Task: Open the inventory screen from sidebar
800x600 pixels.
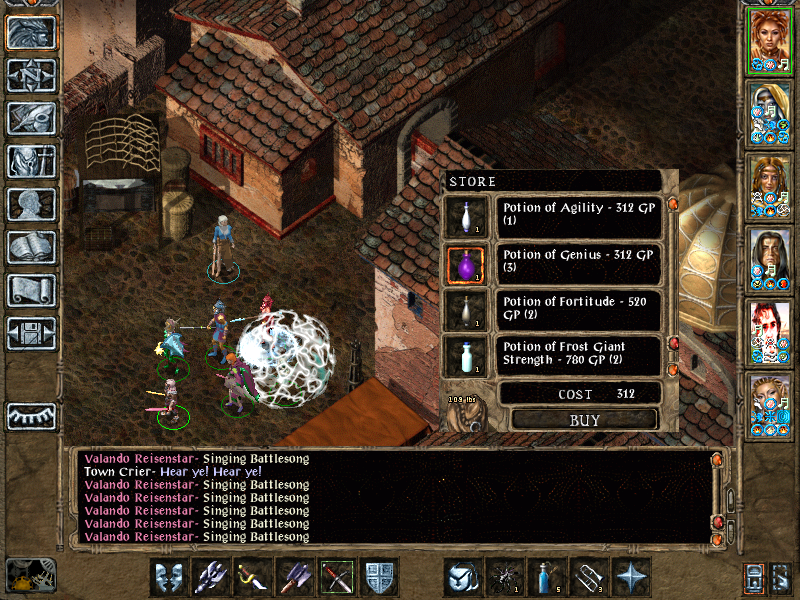Action: point(31,161)
